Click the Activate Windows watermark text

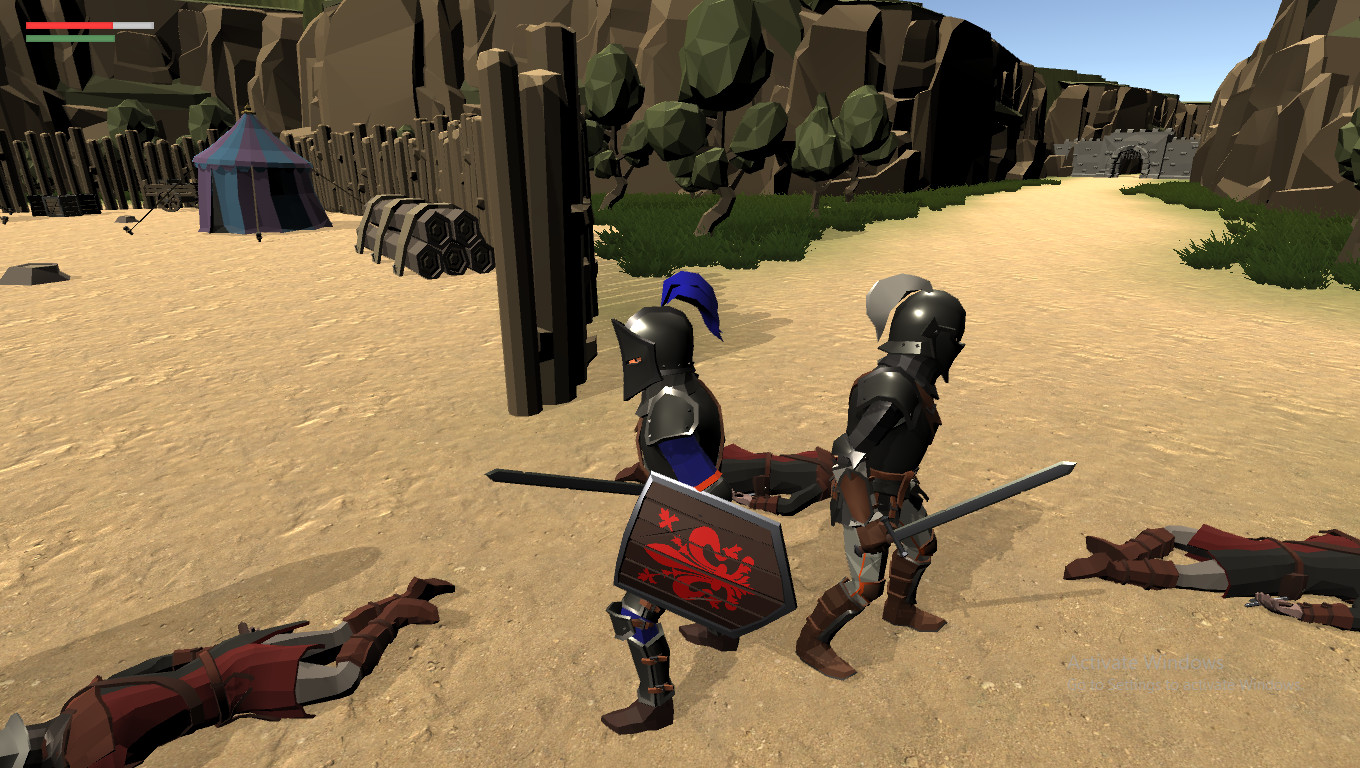coord(1145,663)
